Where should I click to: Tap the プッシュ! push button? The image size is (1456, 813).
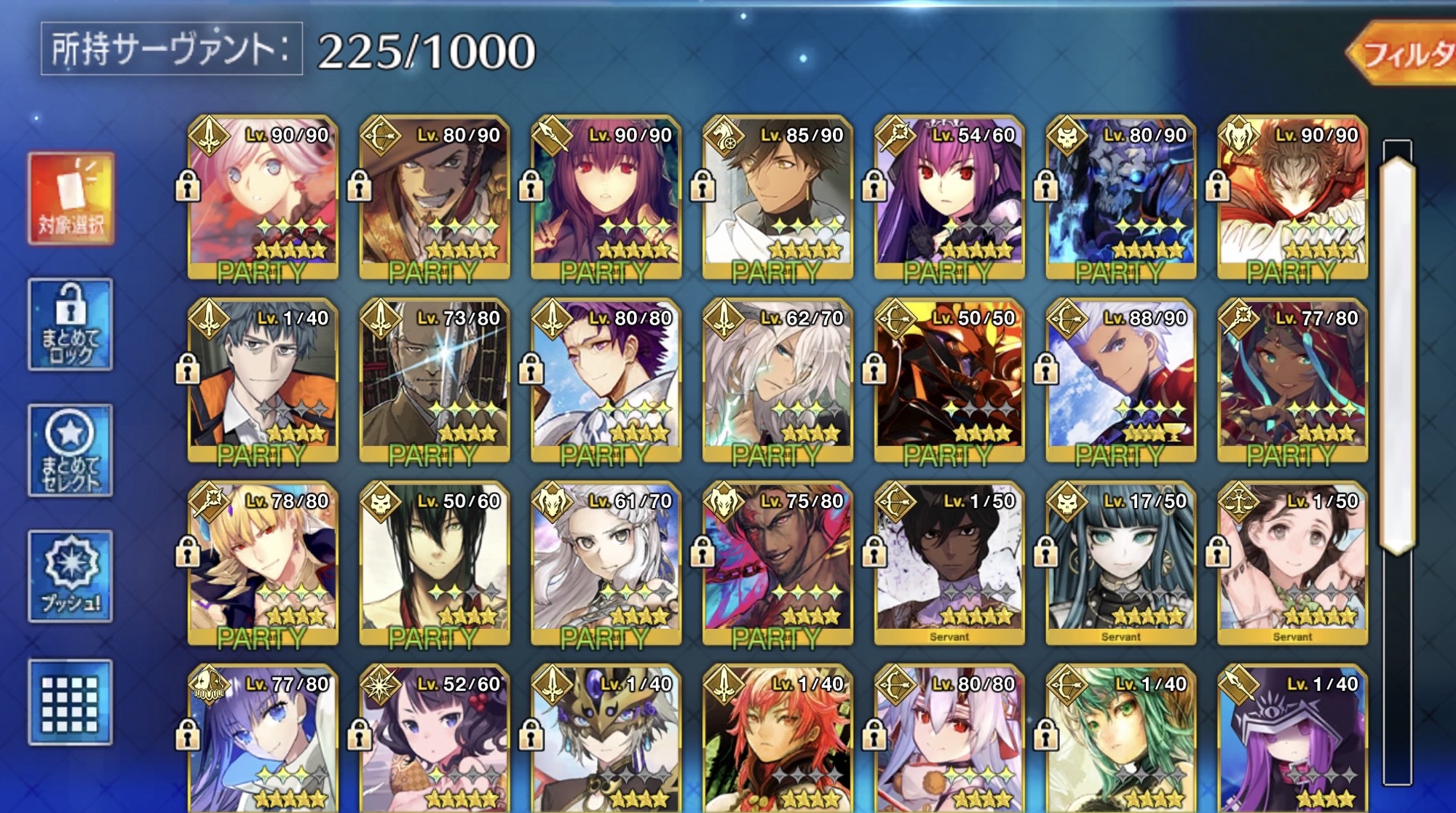tap(71, 576)
